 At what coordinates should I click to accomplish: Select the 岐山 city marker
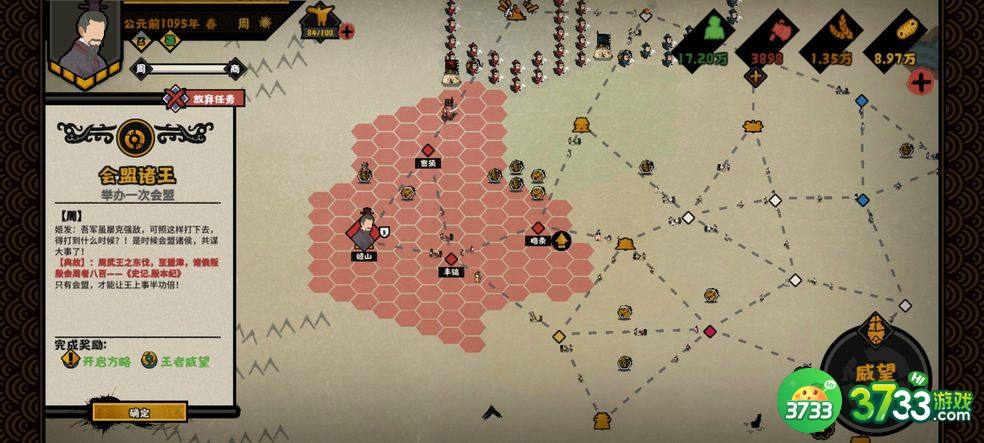(362, 233)
